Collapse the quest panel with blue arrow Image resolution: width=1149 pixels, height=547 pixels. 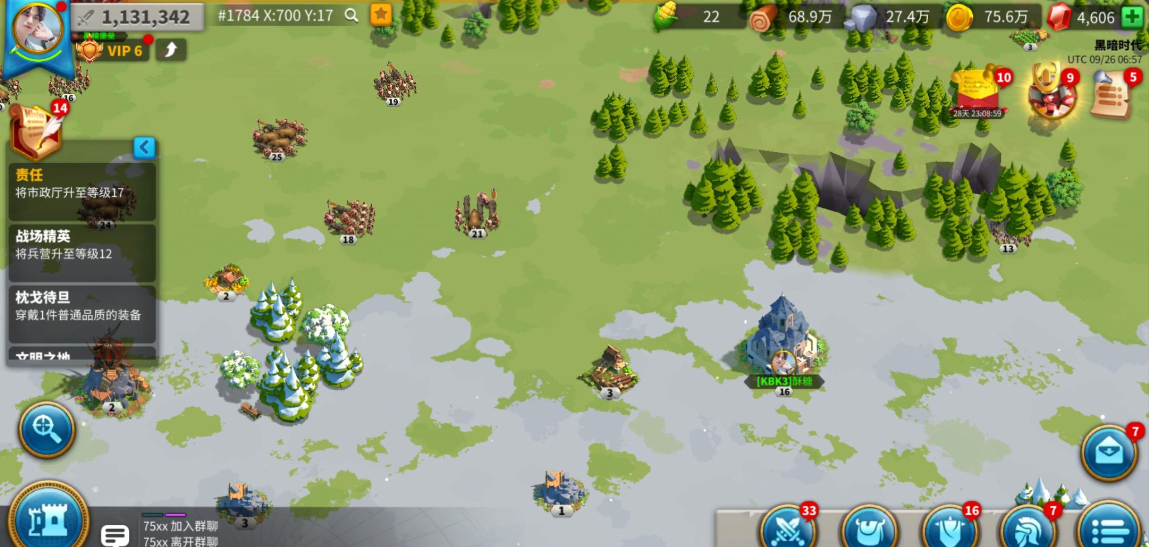(x=145, y=148)
